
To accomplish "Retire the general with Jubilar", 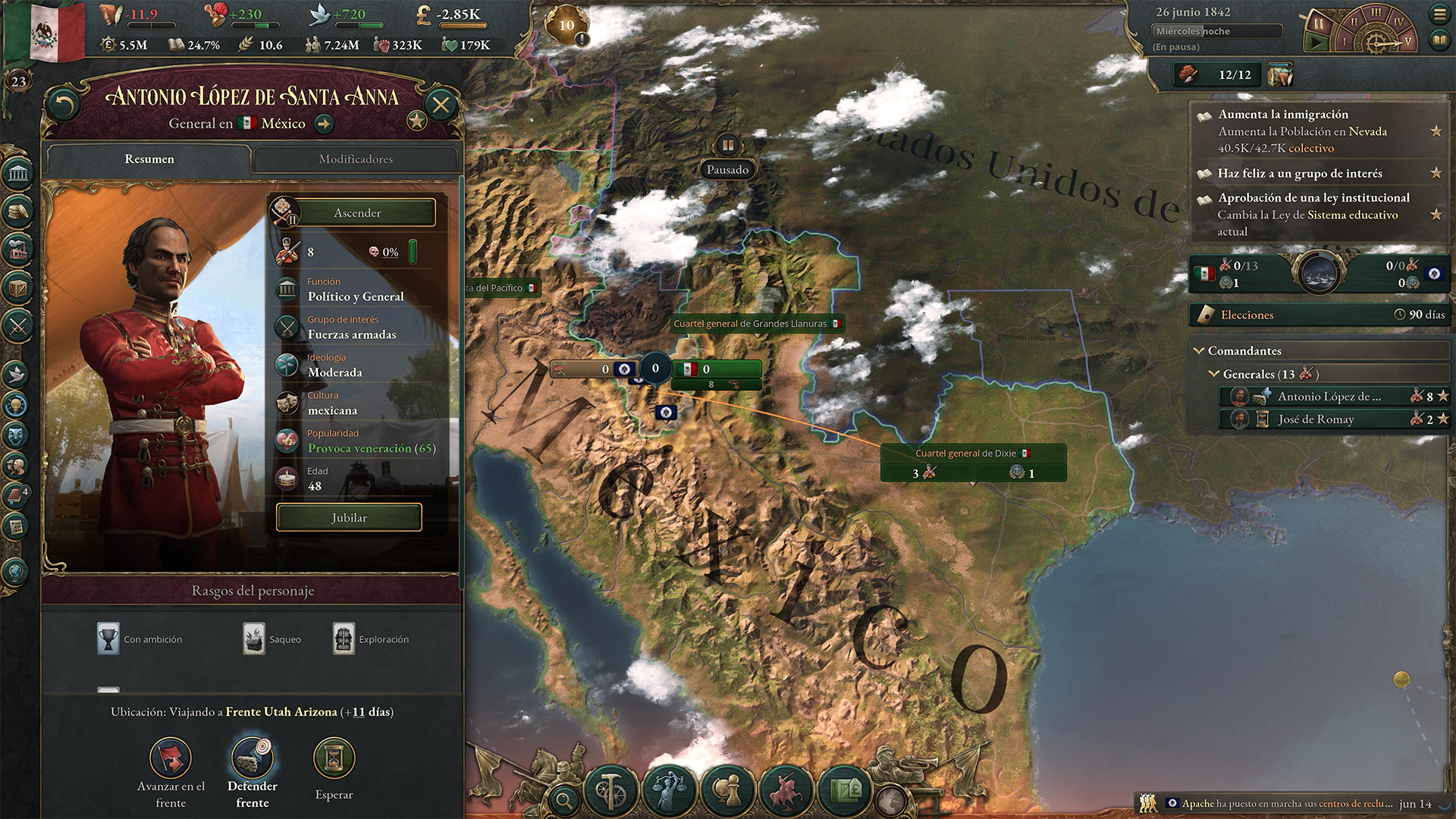I will [x=349, y=518].
